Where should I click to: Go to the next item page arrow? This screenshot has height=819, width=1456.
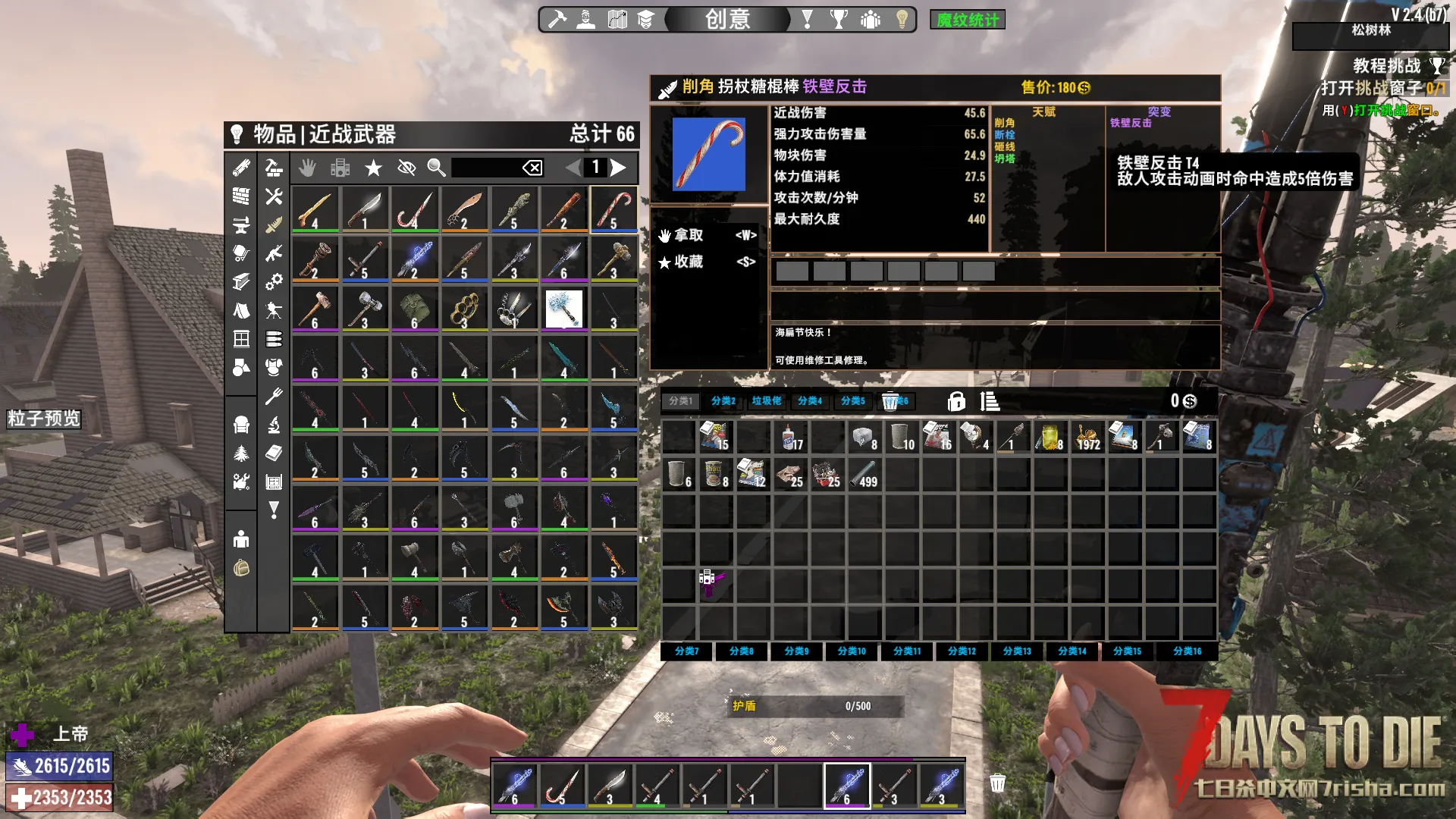coord(619,168)
